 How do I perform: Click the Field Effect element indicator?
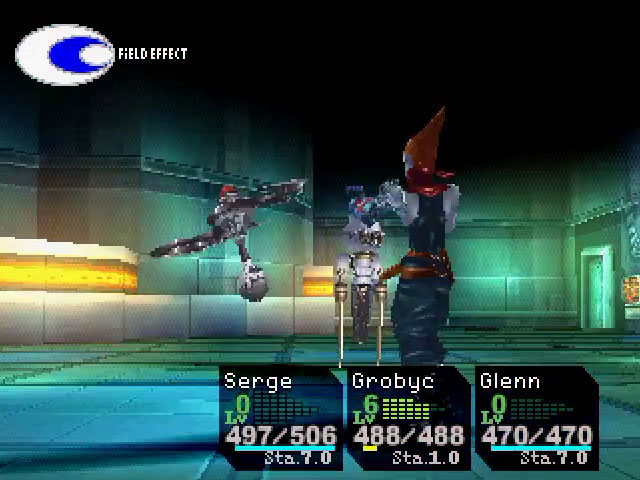[66, 54]
